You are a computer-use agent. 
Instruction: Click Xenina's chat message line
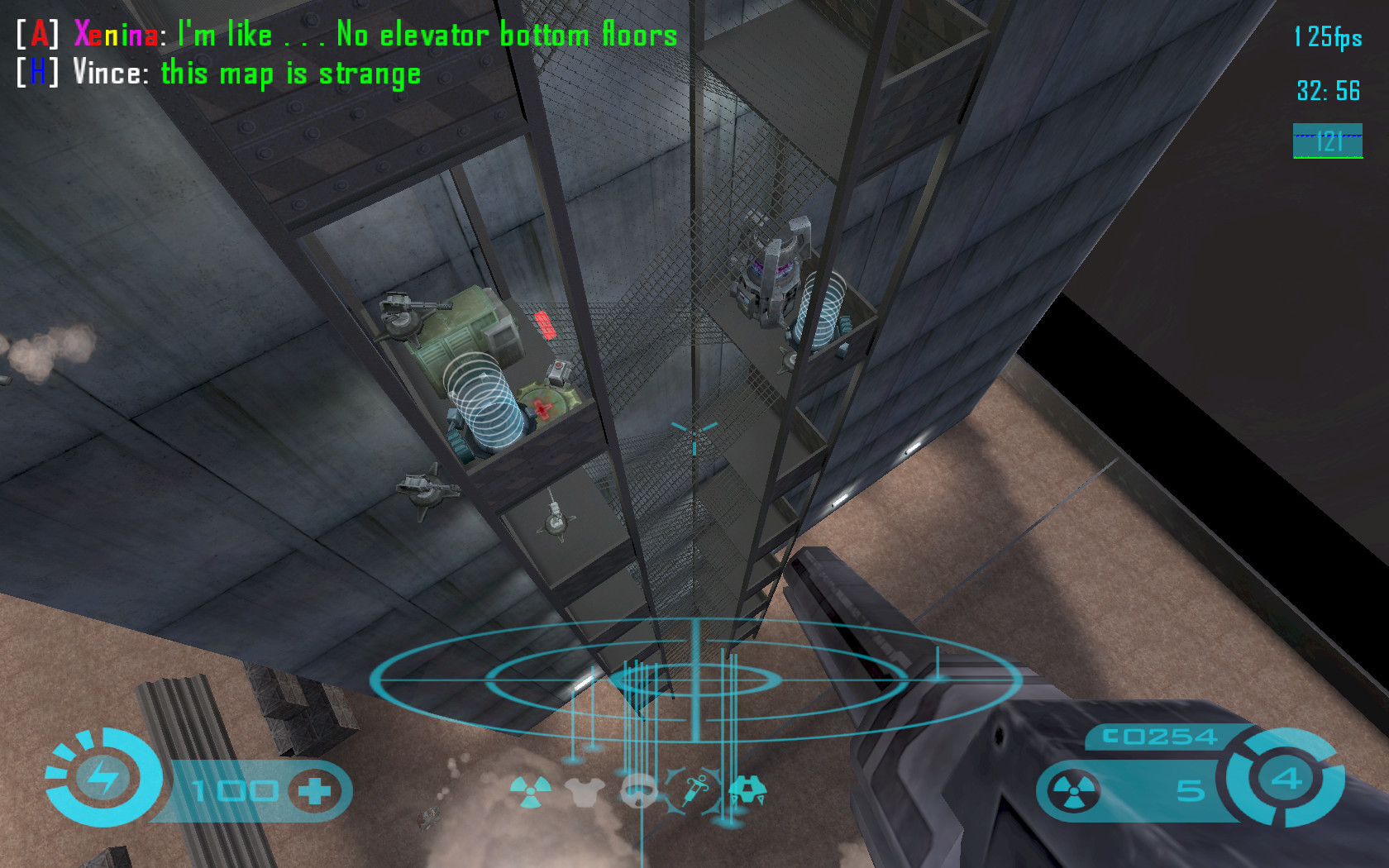pos(347,35)
